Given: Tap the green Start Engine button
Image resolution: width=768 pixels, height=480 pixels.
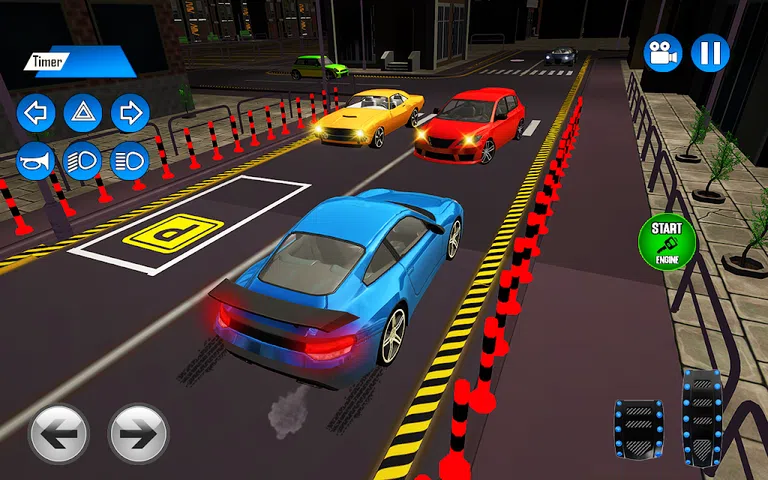Looking at the screenshot, I should tap(666, 241).
